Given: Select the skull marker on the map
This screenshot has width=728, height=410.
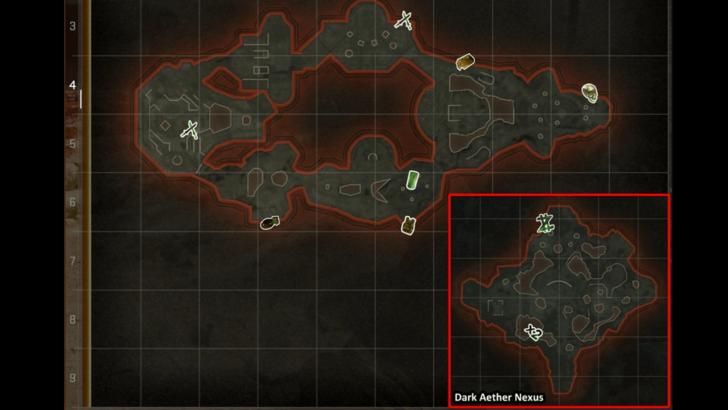Looking at the screenshot, I should click(x=591, y=93).
